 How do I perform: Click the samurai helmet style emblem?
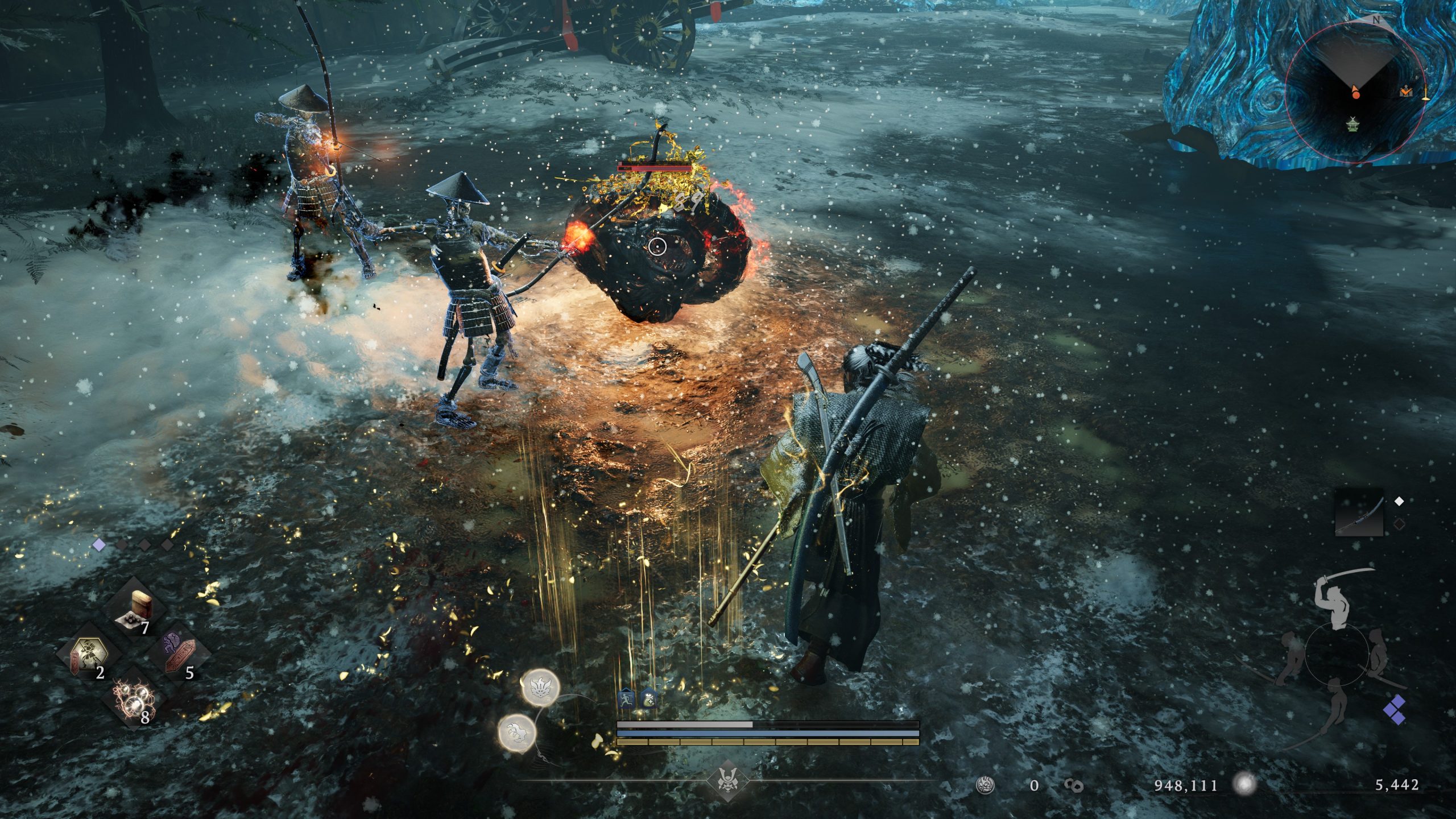[x=727, y=783]
